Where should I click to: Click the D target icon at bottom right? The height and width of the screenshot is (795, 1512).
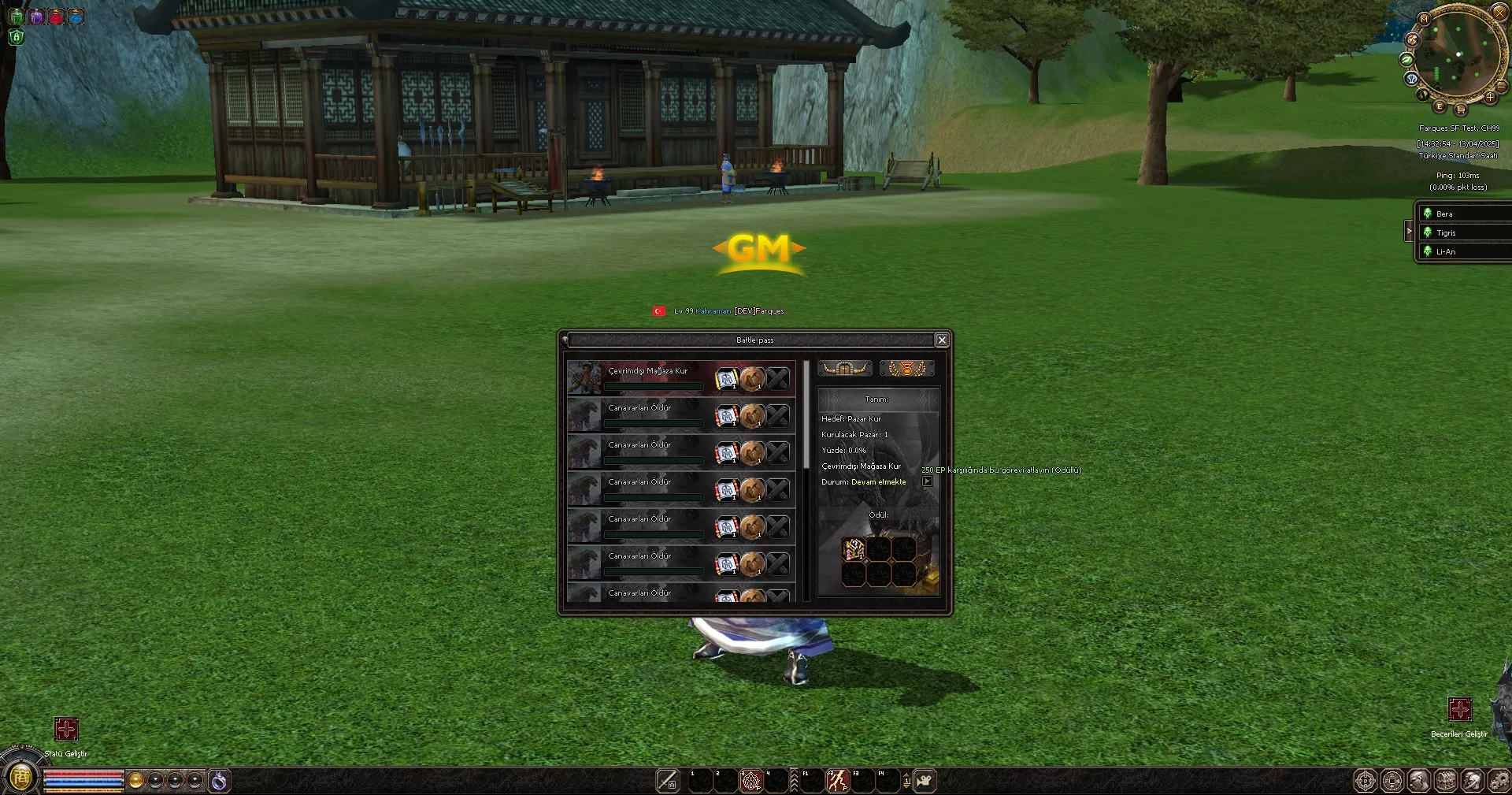[x=1365, y=781]
